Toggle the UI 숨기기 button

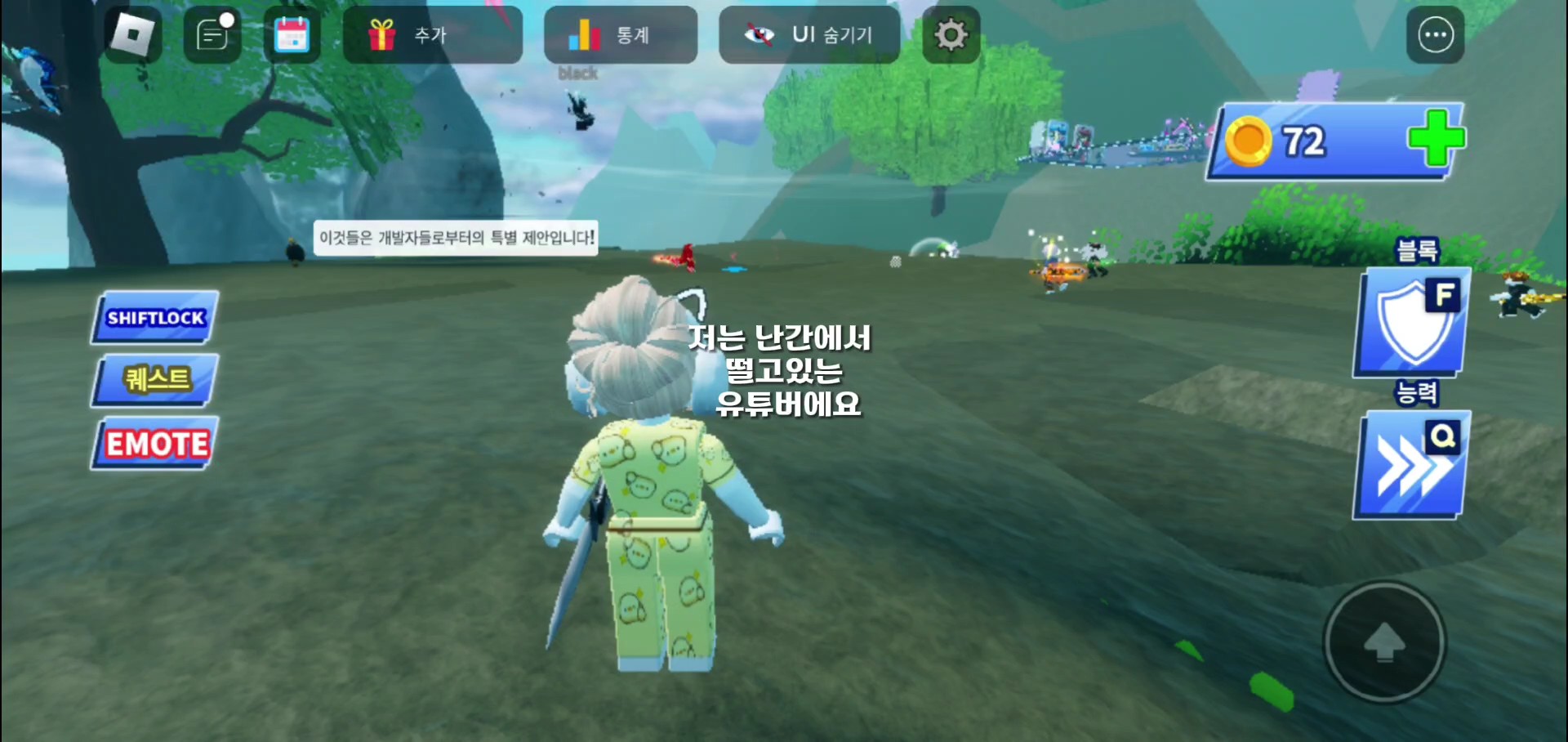[x=808, y=35]
